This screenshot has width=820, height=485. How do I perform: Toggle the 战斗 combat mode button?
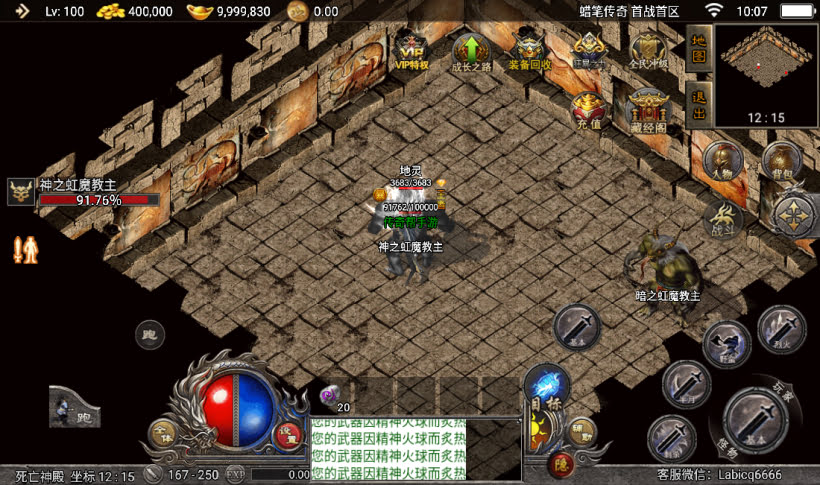tap(722, 215)
